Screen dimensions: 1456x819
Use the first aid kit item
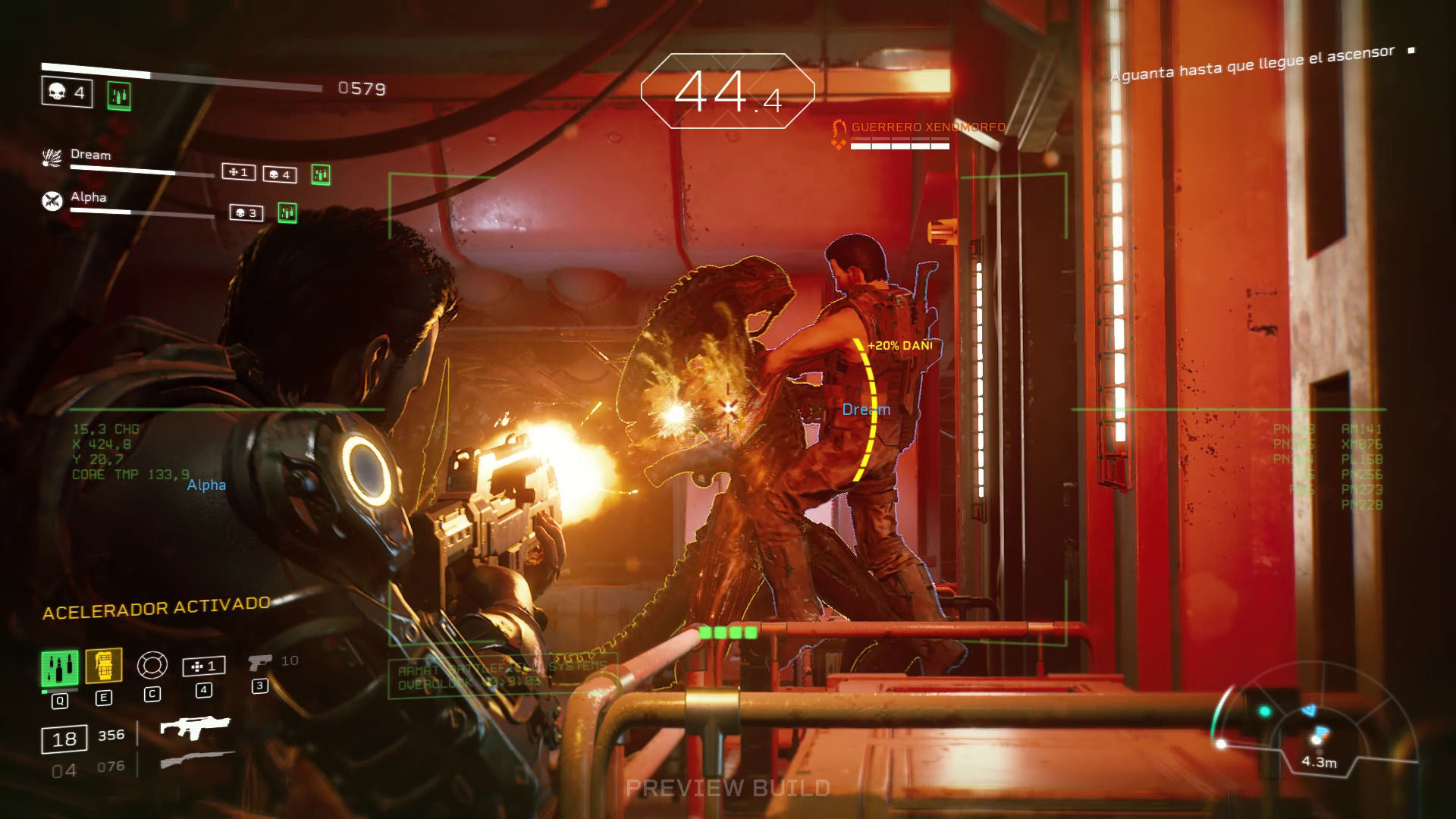pos(203,667)
